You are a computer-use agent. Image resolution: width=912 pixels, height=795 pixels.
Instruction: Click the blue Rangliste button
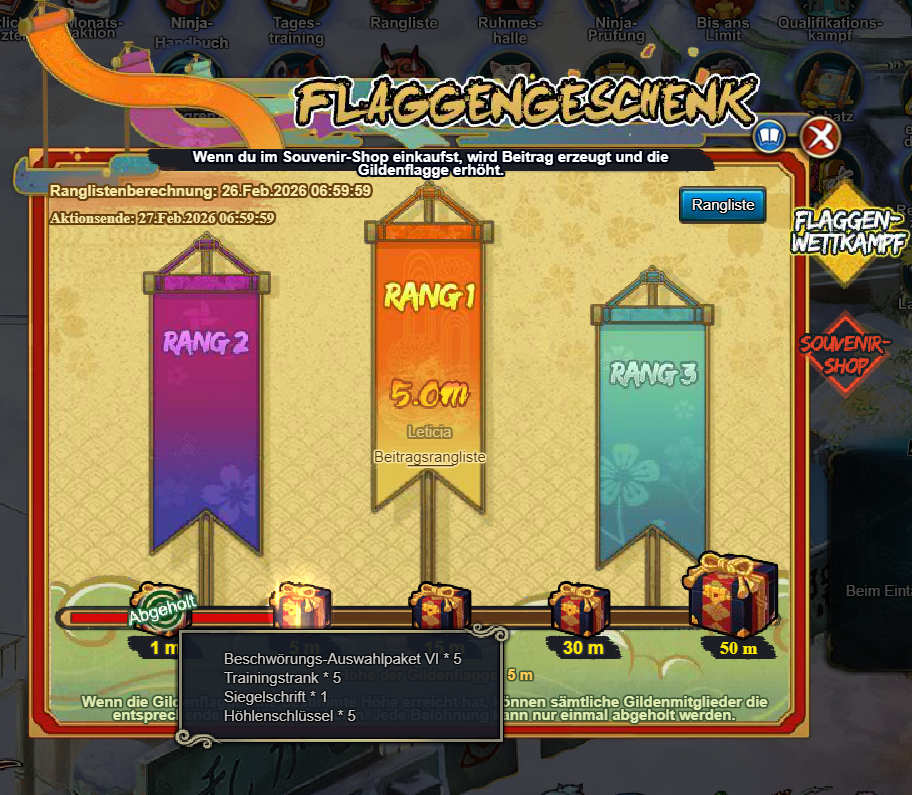(x=722, y=205)
